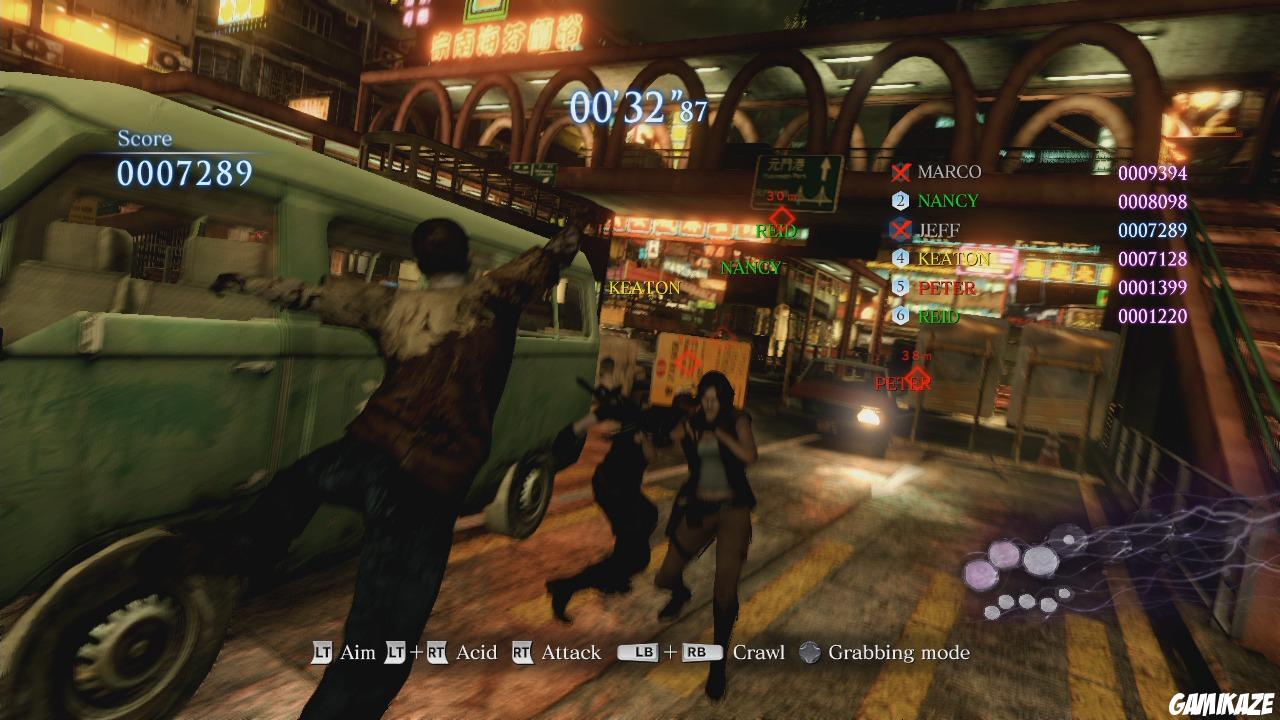This screenshot has height=720, width=1280.
Task: Select the rank 5 badge next to PETER
Action: click(x=899, y=288)
